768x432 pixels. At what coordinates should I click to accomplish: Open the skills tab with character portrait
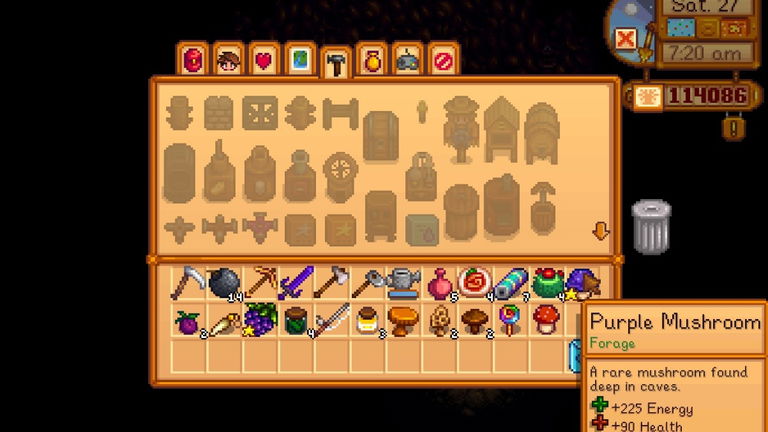pos(229,61)
